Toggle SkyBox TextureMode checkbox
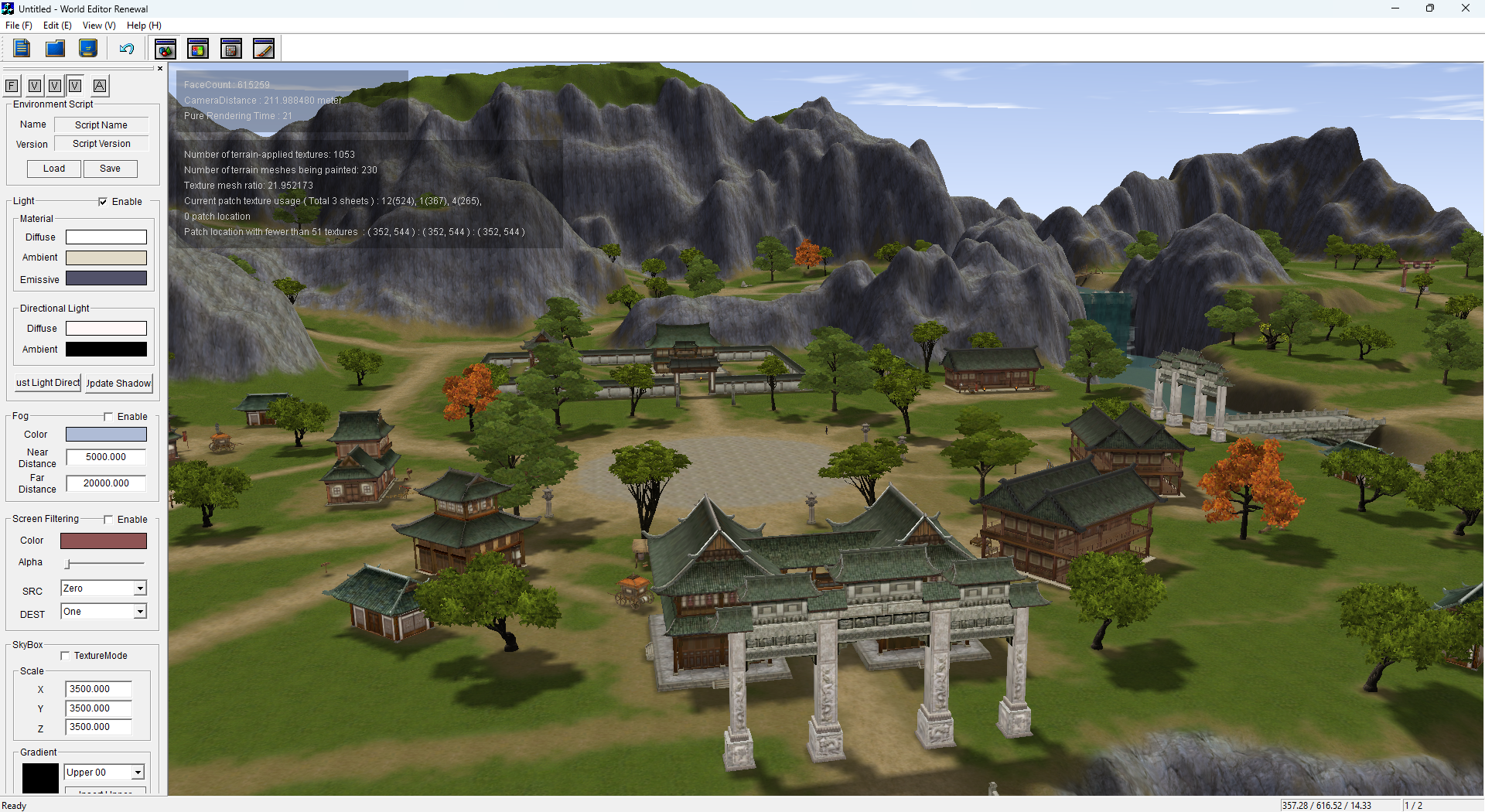Image resolution: width=1485 pixels, height=812 pixels. coord(66,656)
